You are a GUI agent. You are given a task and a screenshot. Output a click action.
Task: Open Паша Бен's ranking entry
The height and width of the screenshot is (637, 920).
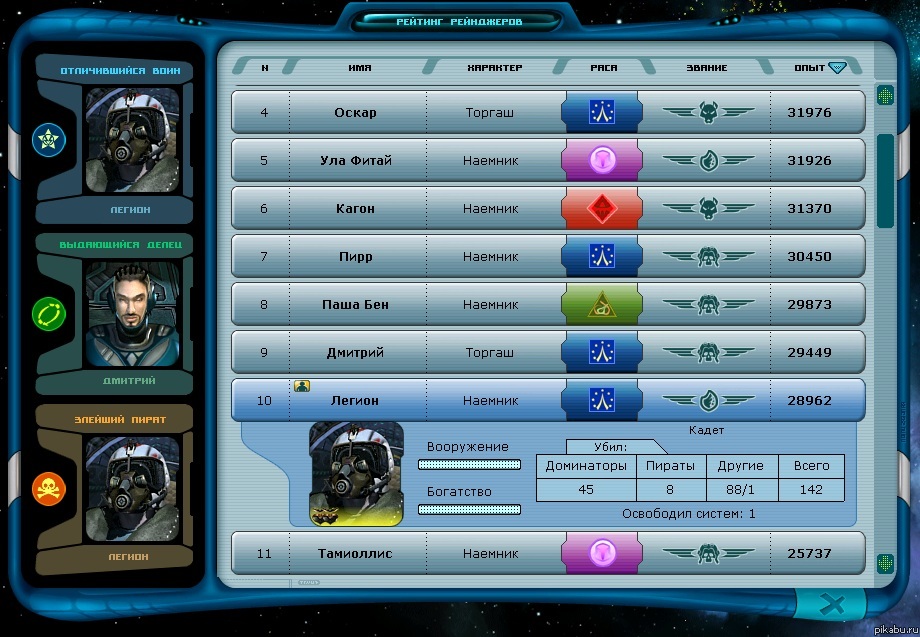coord(547,305)
